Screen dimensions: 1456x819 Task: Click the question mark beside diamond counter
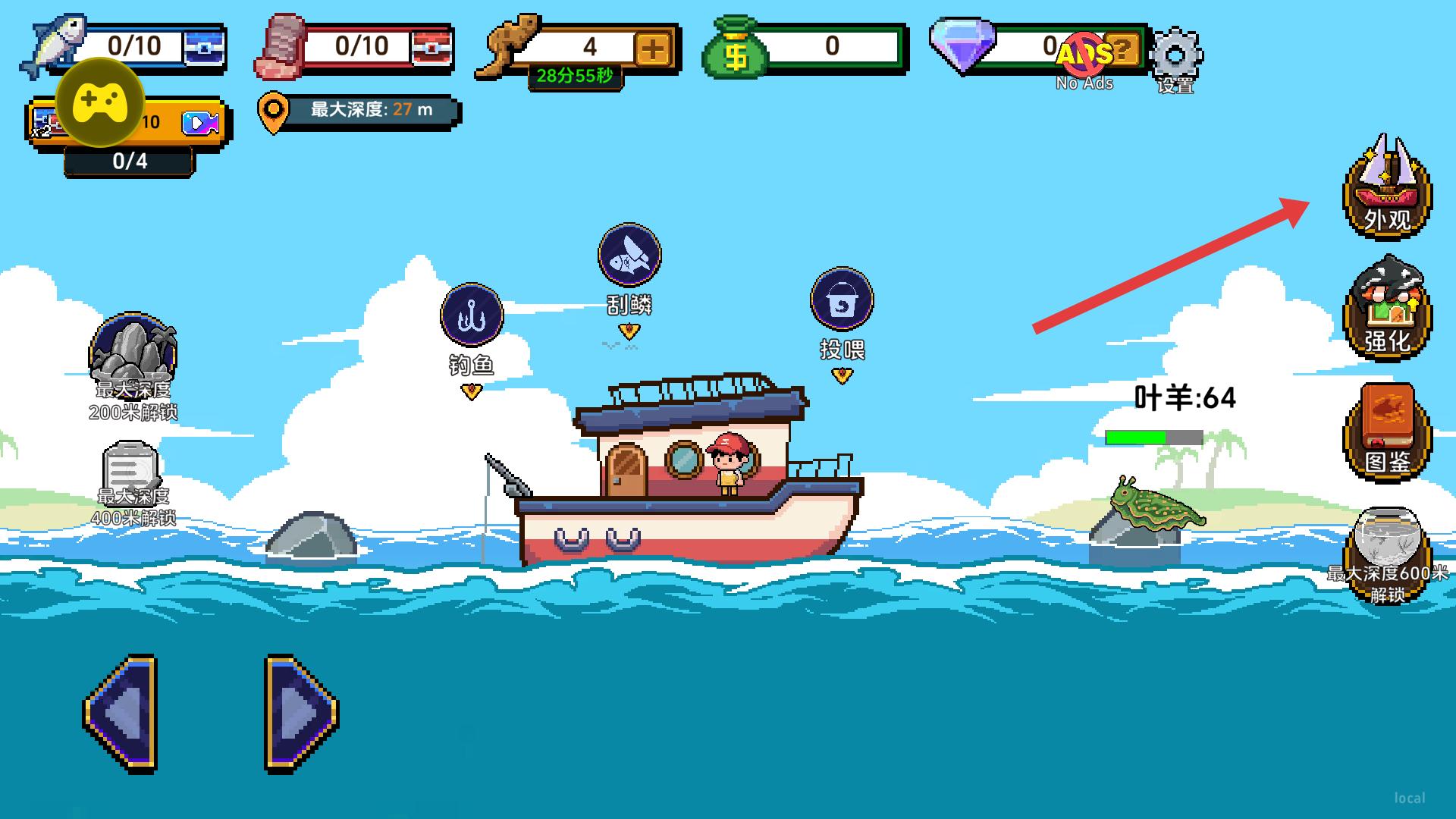pyautogui.click(x=1122, y=50)
